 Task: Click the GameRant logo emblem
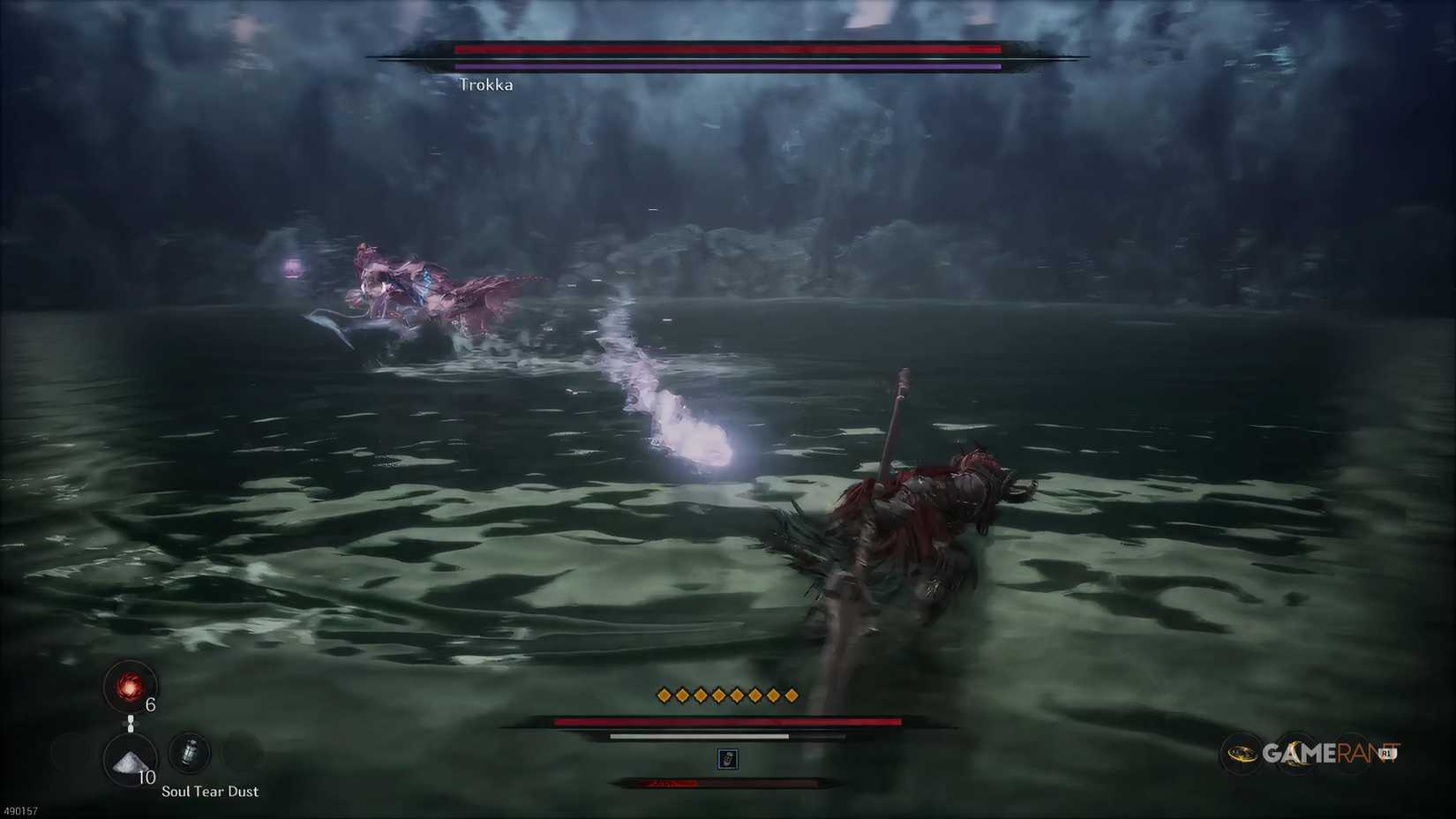pyautogui.click(x=1240, y=753)
